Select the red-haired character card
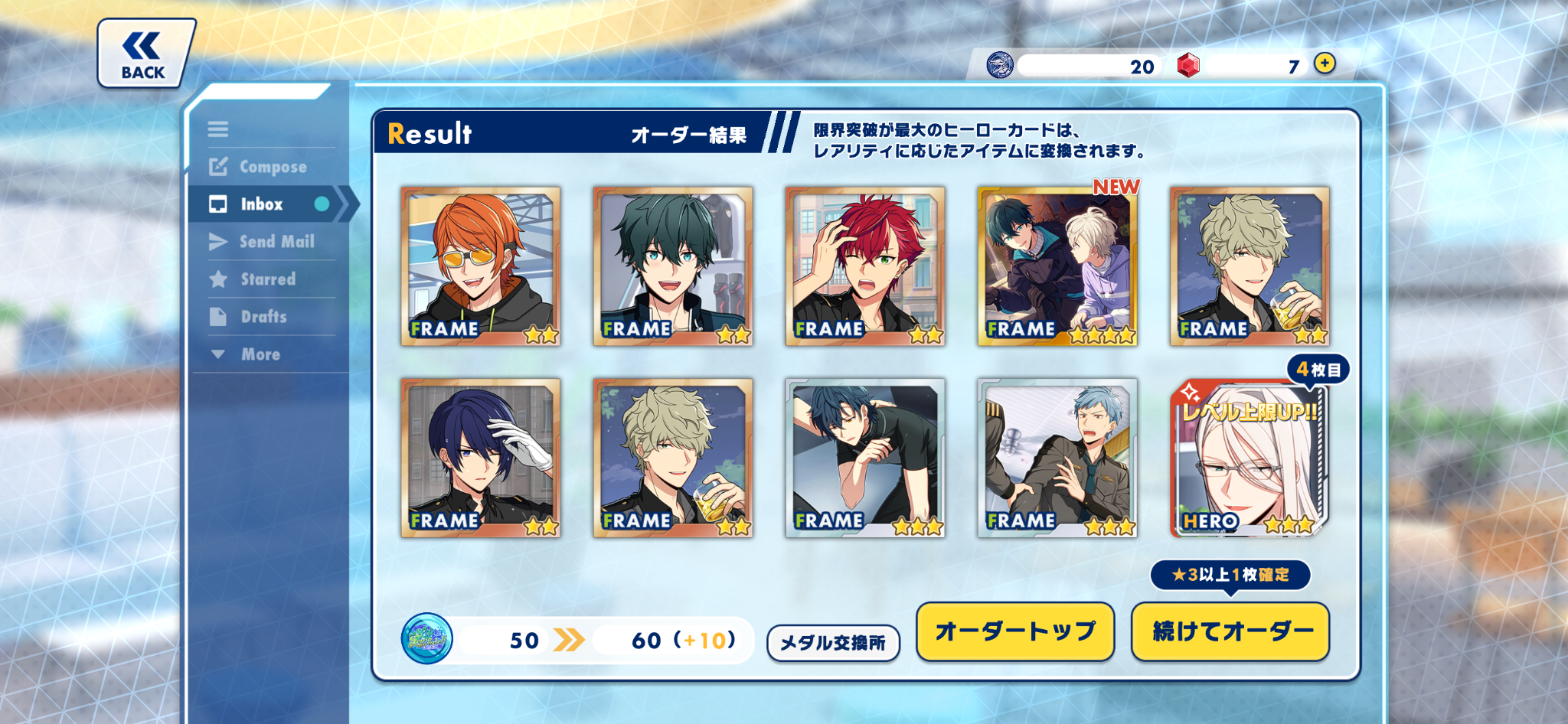The image size is (1568, 724). (x=865, y=266)
